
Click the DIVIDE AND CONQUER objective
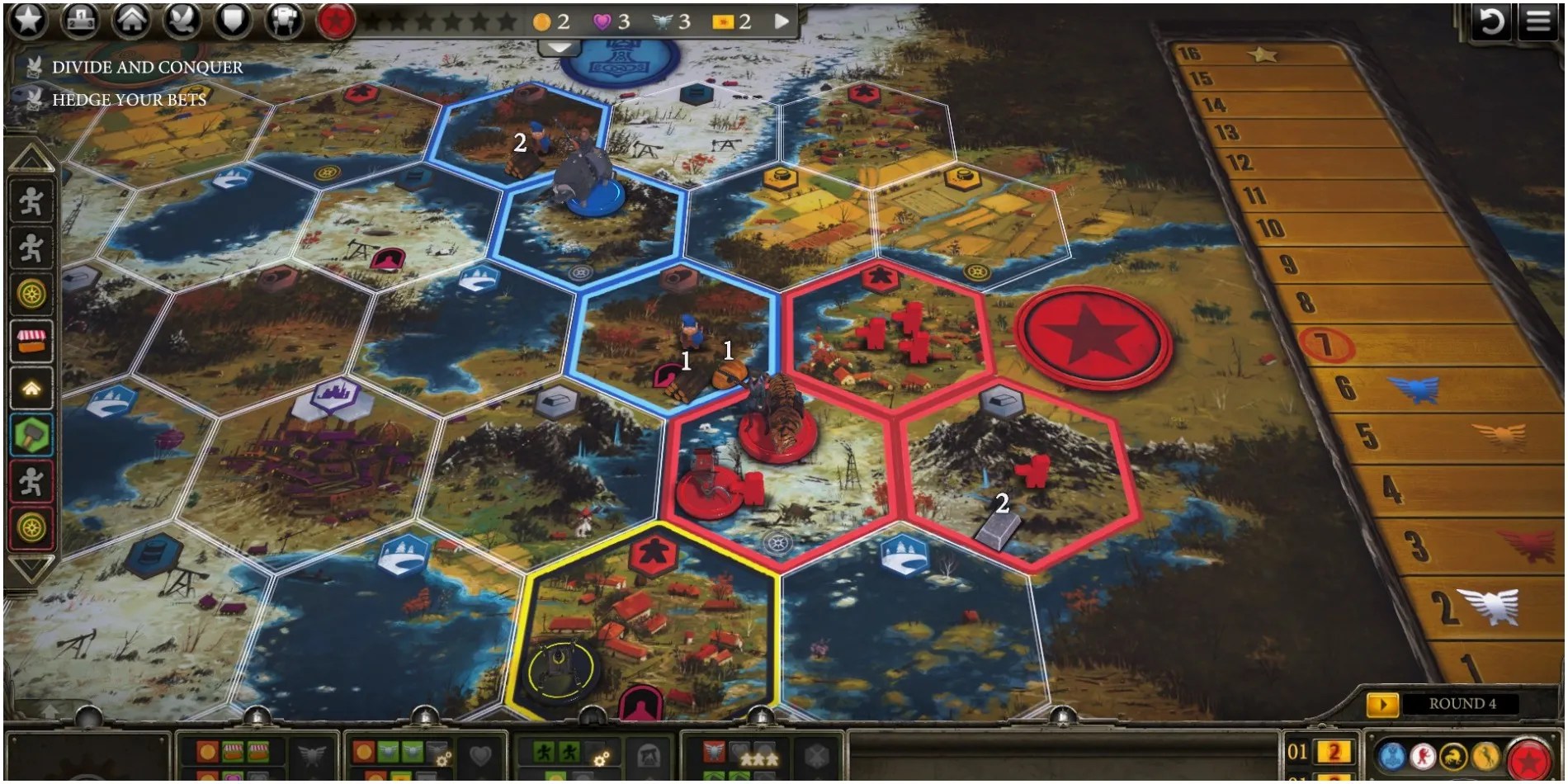coord(147,68)
